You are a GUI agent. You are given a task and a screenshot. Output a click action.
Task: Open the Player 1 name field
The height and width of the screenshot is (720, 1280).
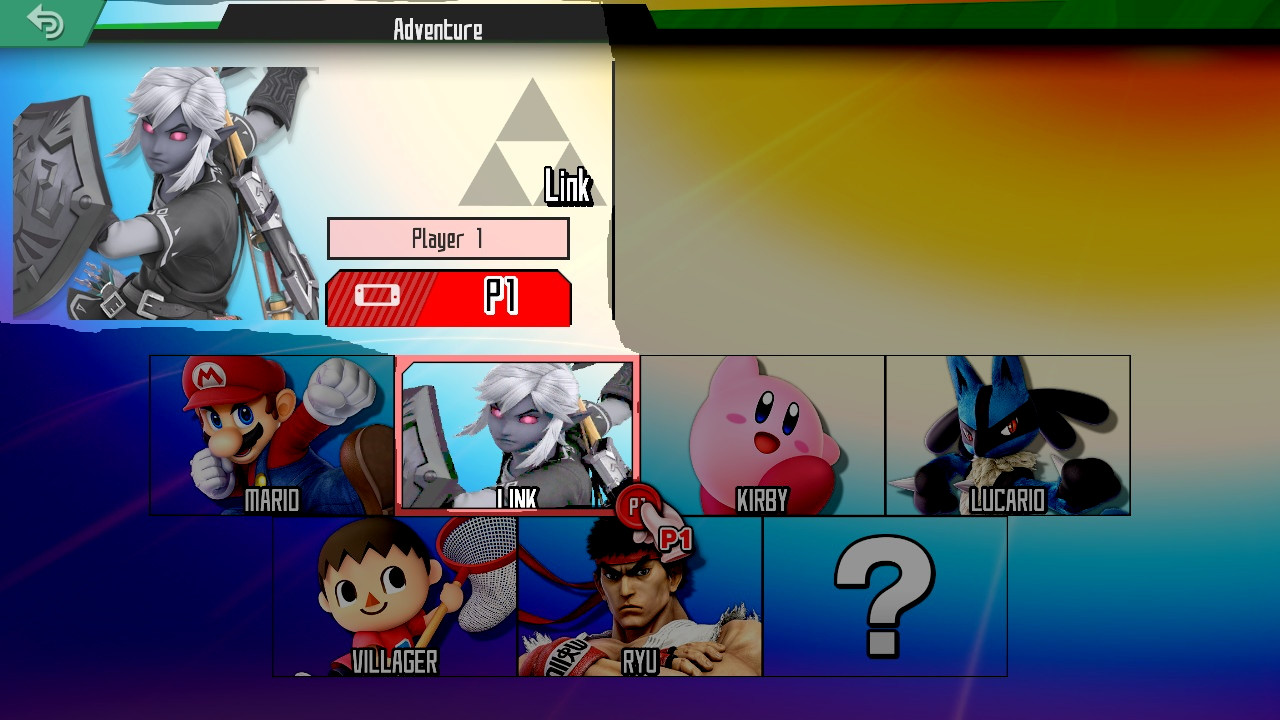tap(447, 238)
